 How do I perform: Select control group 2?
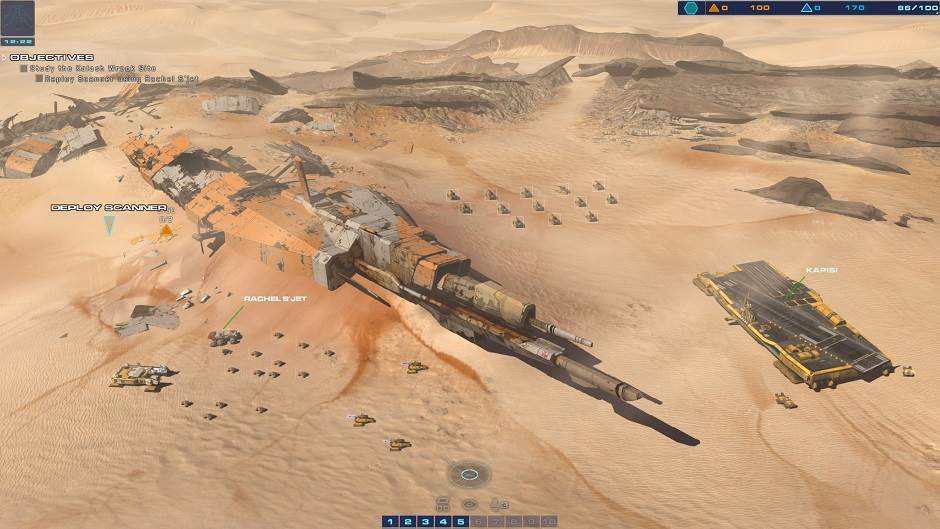coord(408,521)
